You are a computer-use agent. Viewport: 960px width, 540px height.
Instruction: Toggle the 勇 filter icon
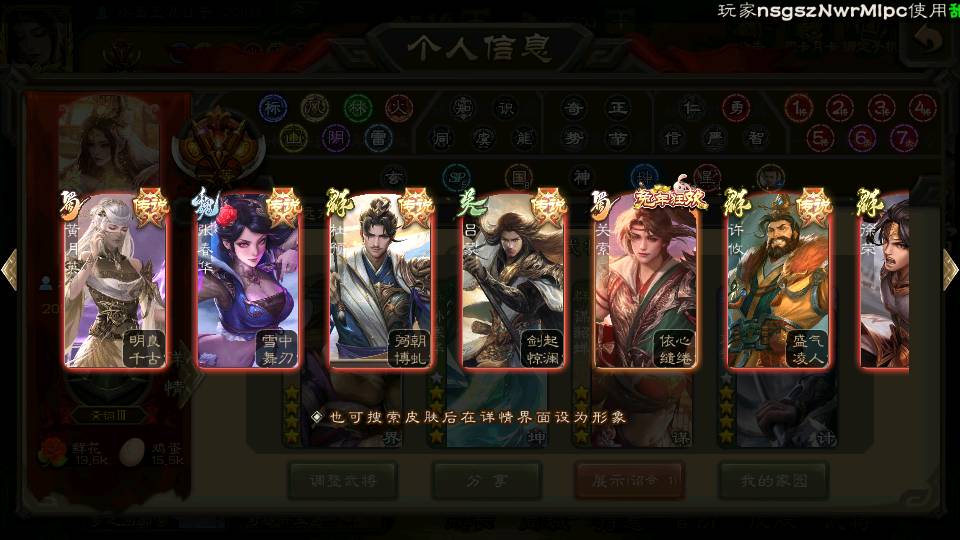point(735,107)
